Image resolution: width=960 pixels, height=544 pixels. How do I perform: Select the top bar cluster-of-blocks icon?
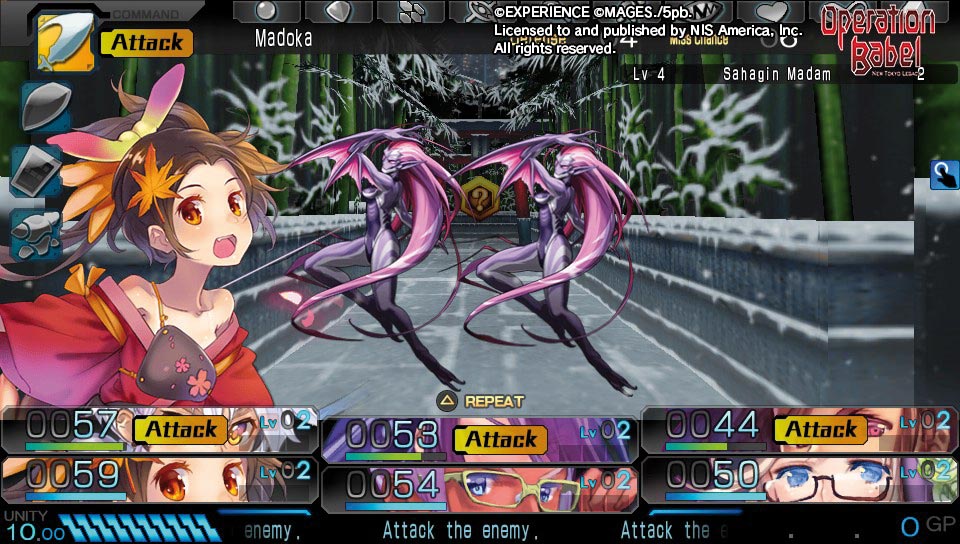click(x=410, y=11)
